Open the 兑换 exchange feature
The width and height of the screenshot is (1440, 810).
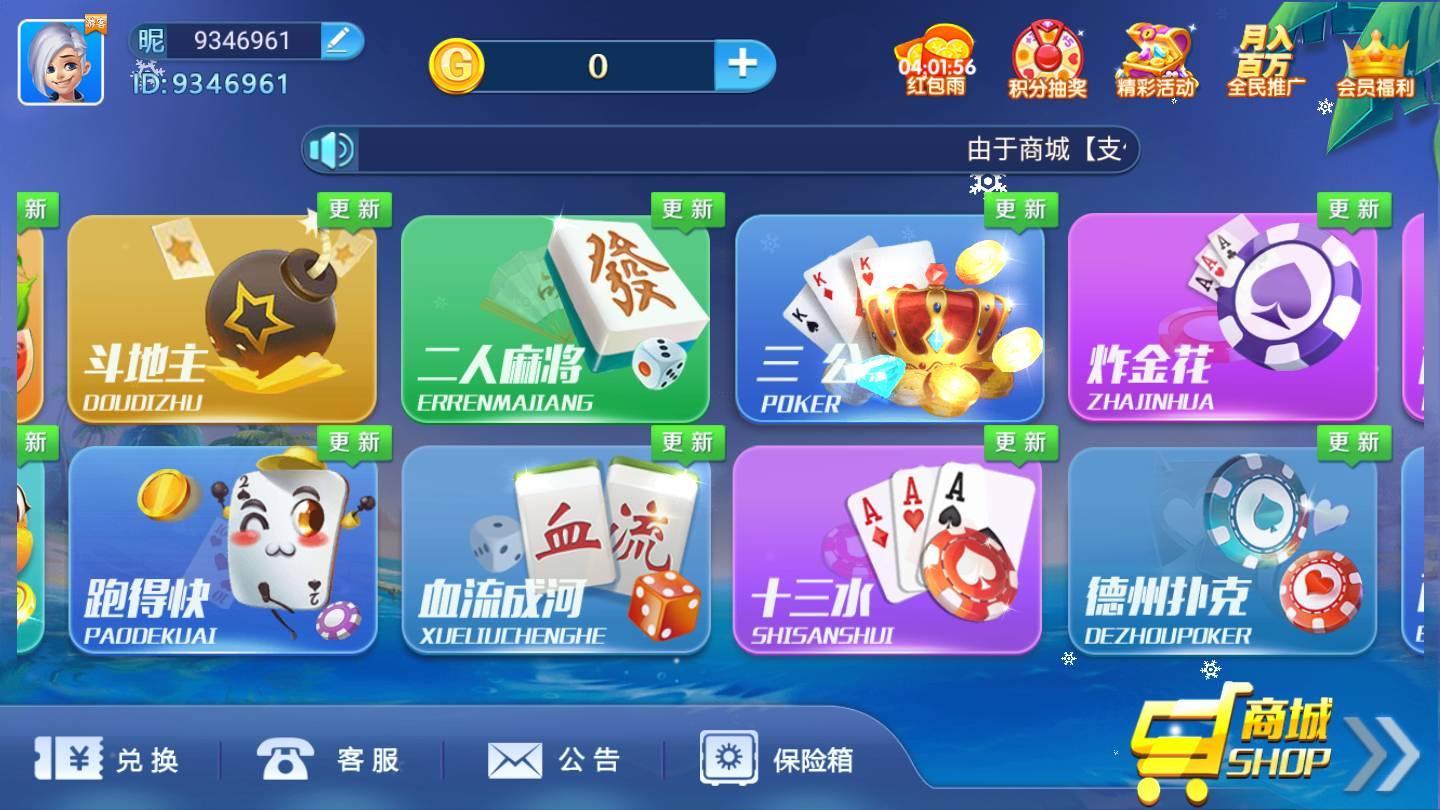tap(110, 760)
